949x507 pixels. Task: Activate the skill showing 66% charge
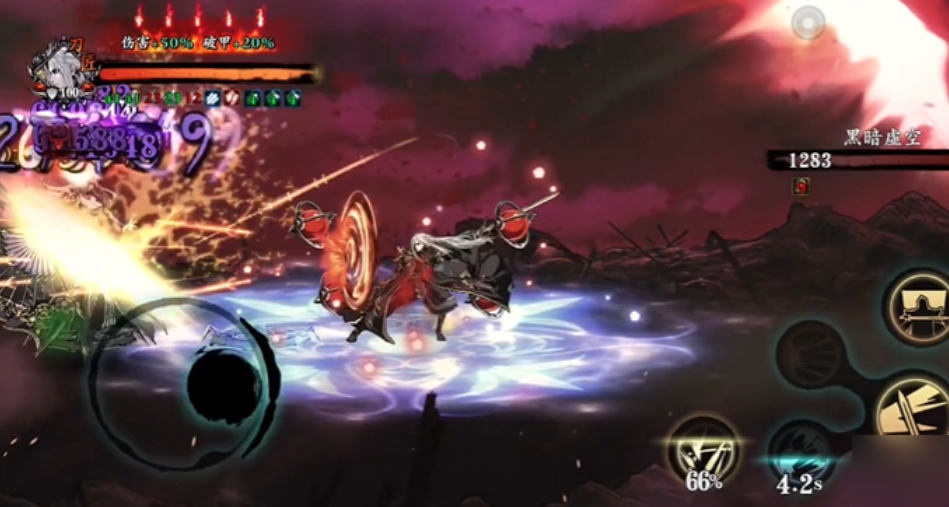(x=704, y=451)
